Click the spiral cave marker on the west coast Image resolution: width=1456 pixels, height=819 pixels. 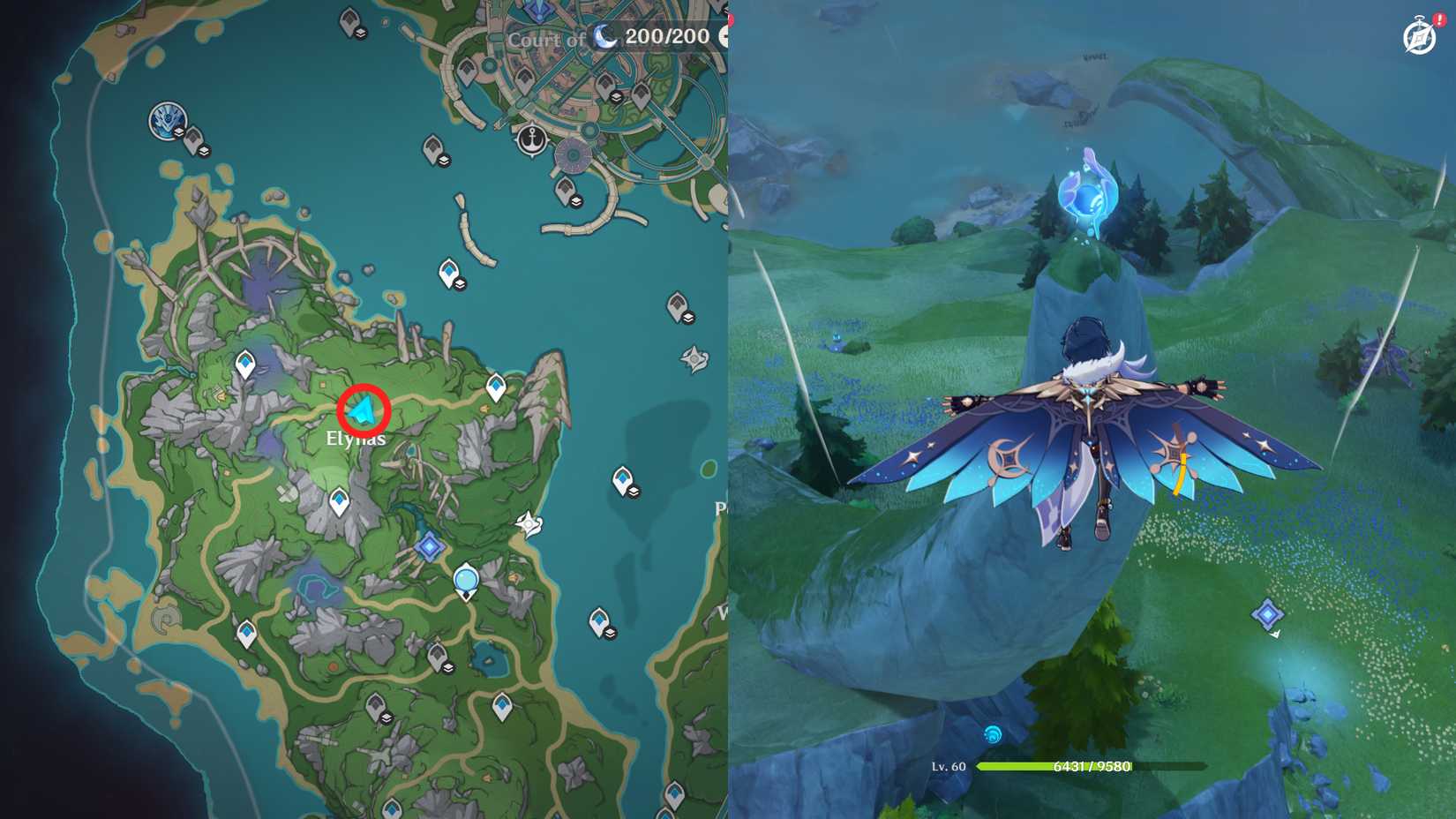pos(166,620)
